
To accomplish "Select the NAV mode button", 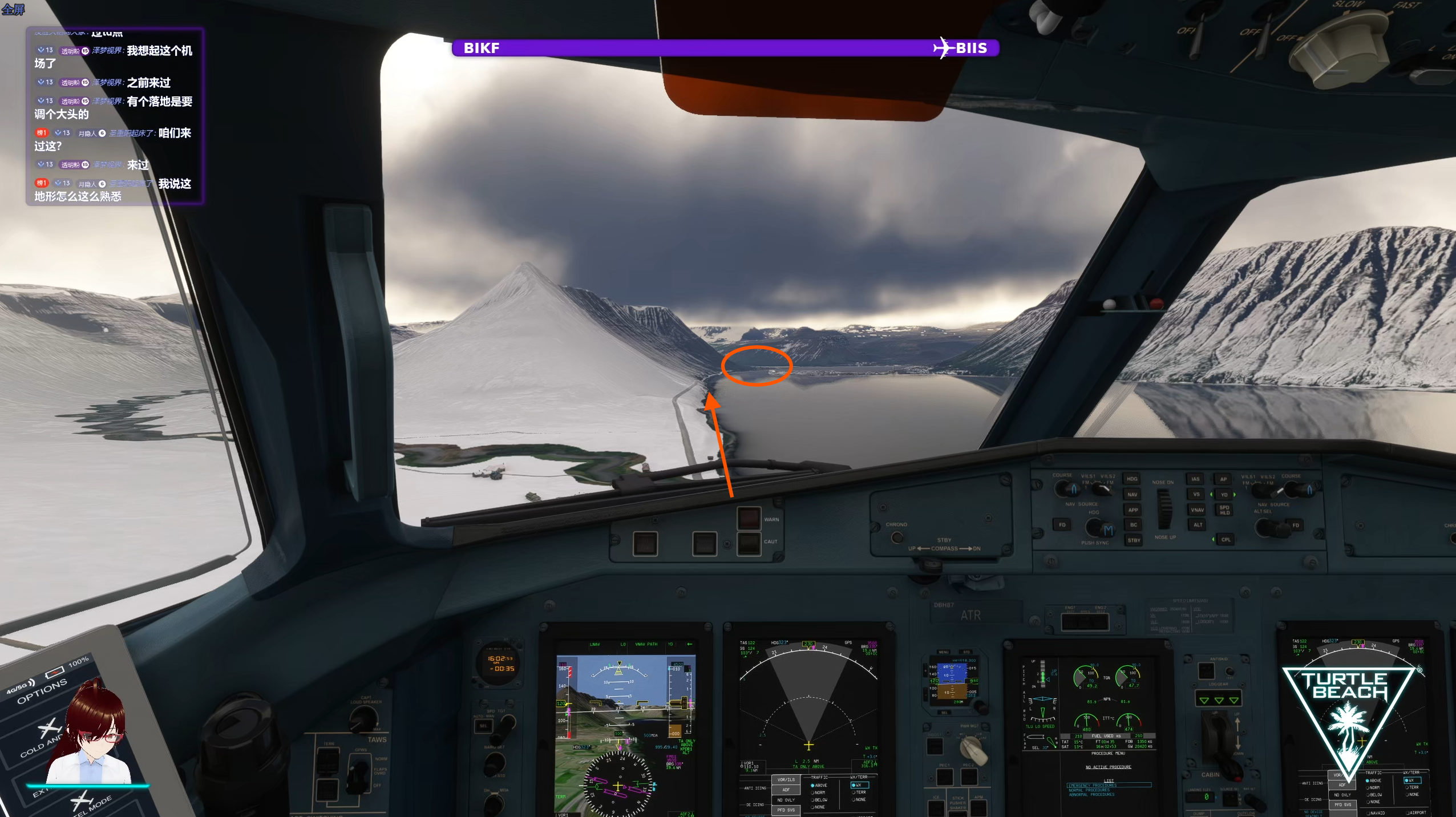I will pos(1133,495).
